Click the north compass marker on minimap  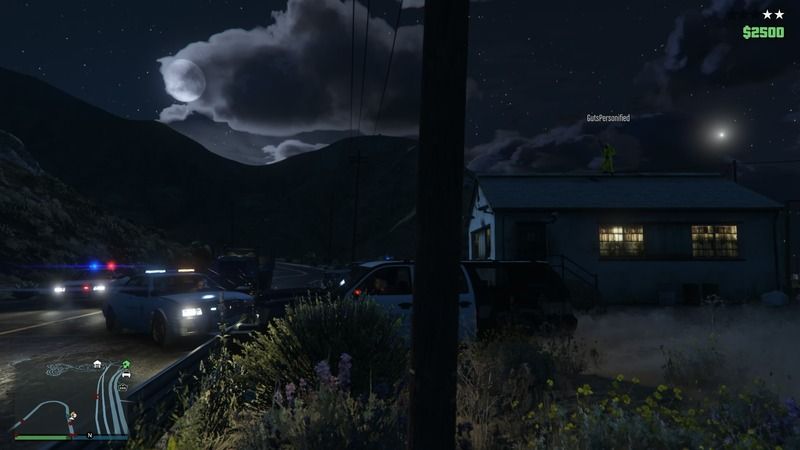point(89,436)
